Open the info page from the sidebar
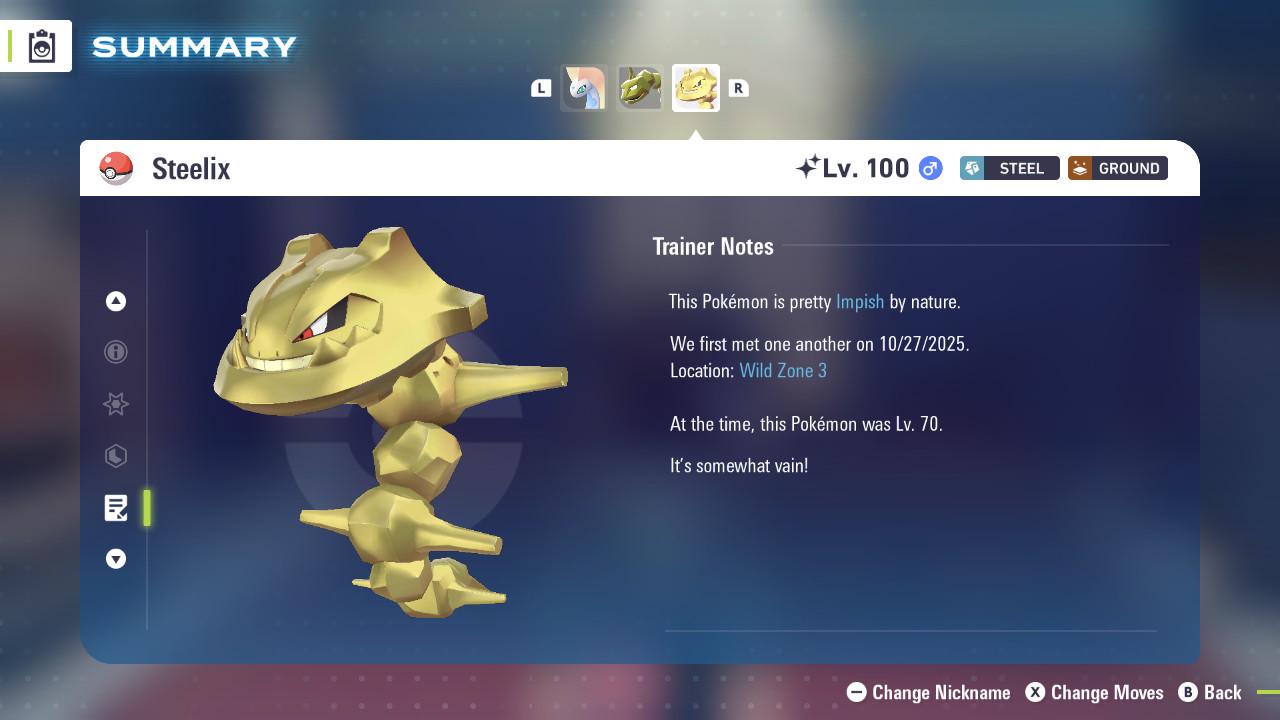Screen dimensions: 1280x720 coord(116,352)
